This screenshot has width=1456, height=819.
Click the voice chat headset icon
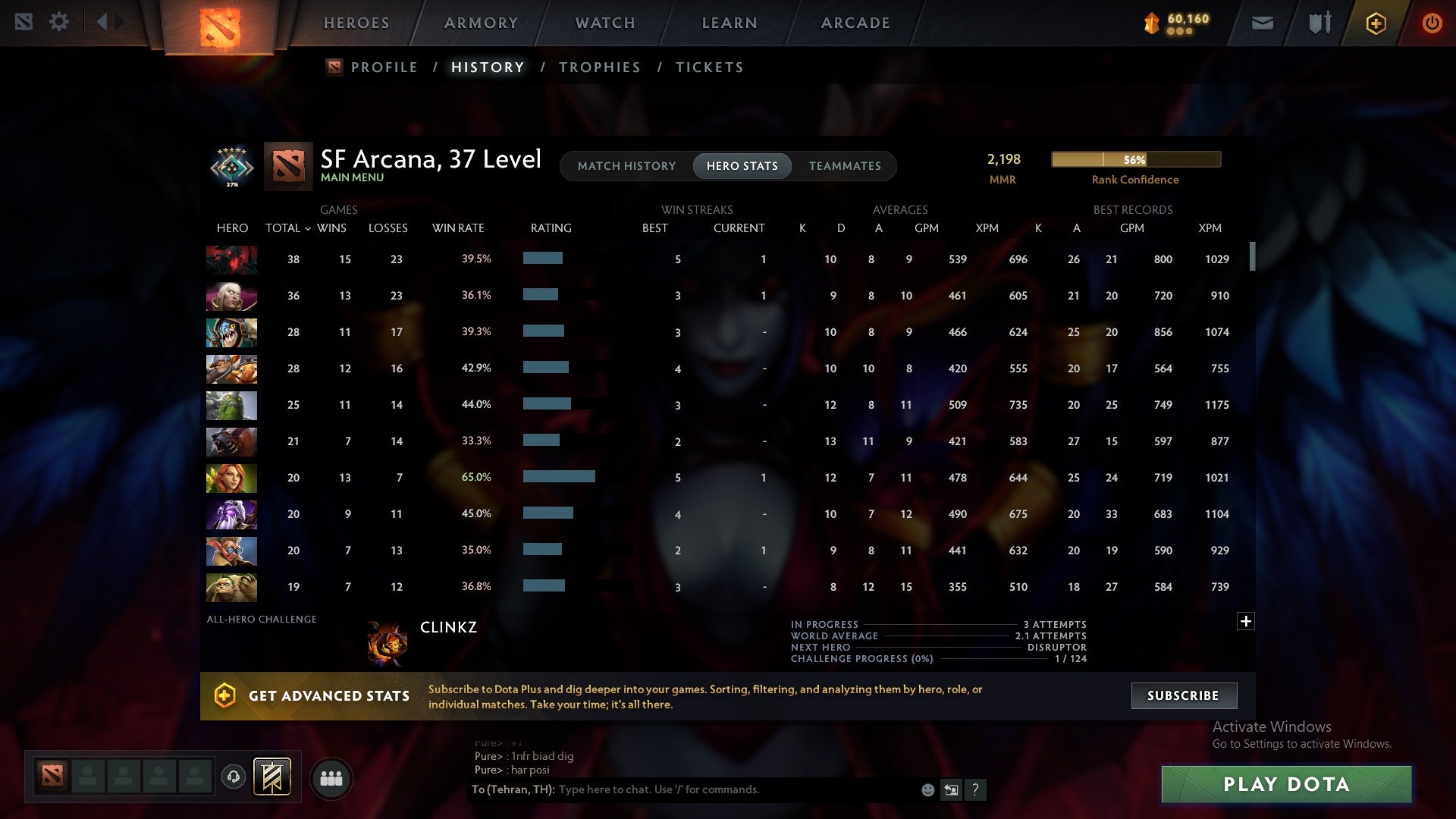coord(233,777)
